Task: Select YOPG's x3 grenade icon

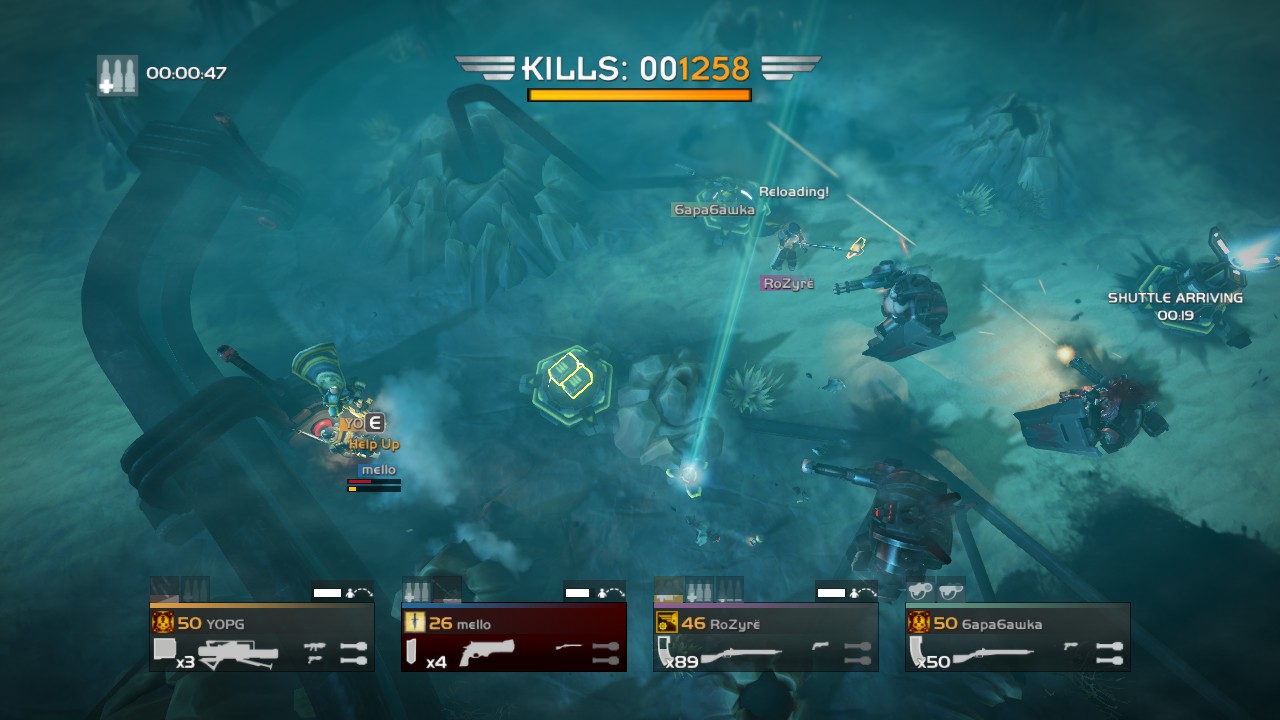Action: (163, 648)
